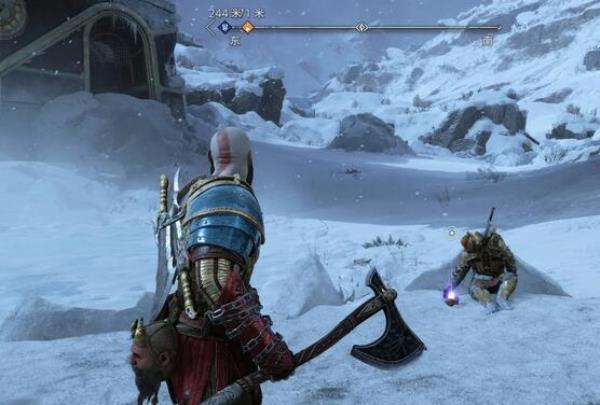The image size is (600, 405).
Task: Select the blue diamond compass marker
Action: coord(224,27)
